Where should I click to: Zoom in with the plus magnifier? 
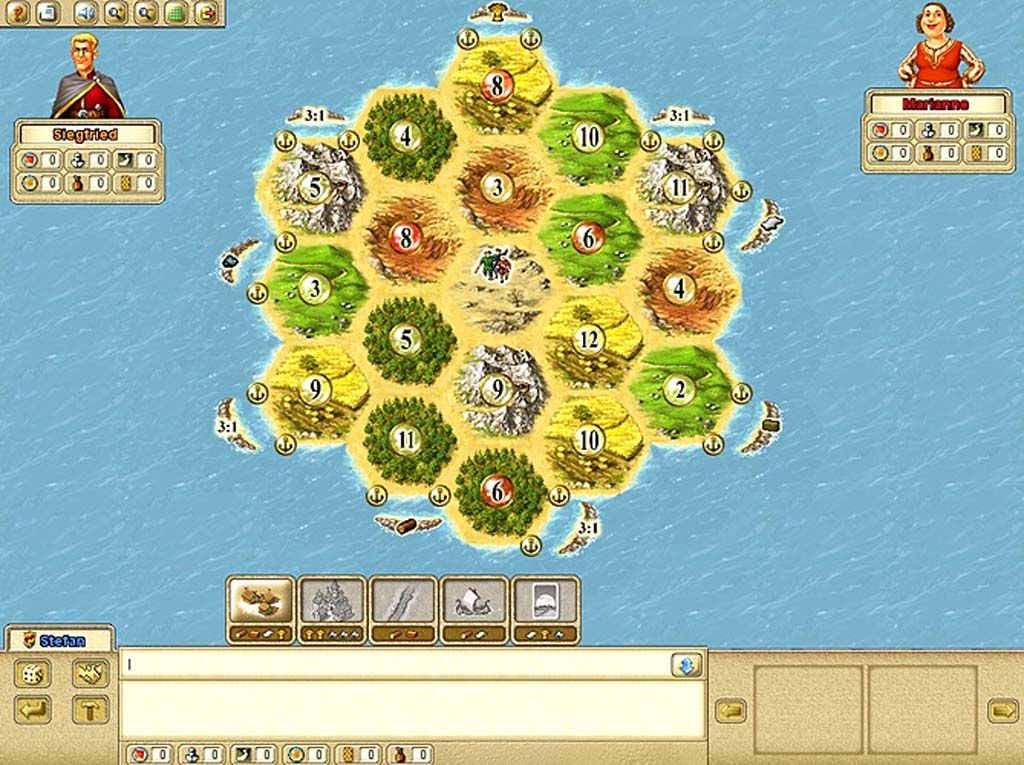coord(115,13)
